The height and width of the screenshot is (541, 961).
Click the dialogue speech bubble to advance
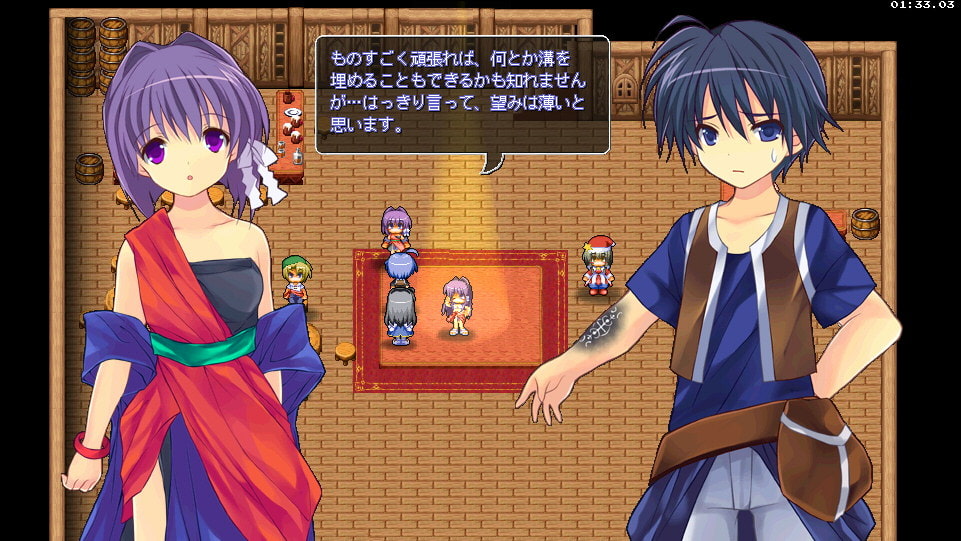[x=462, y=95]
